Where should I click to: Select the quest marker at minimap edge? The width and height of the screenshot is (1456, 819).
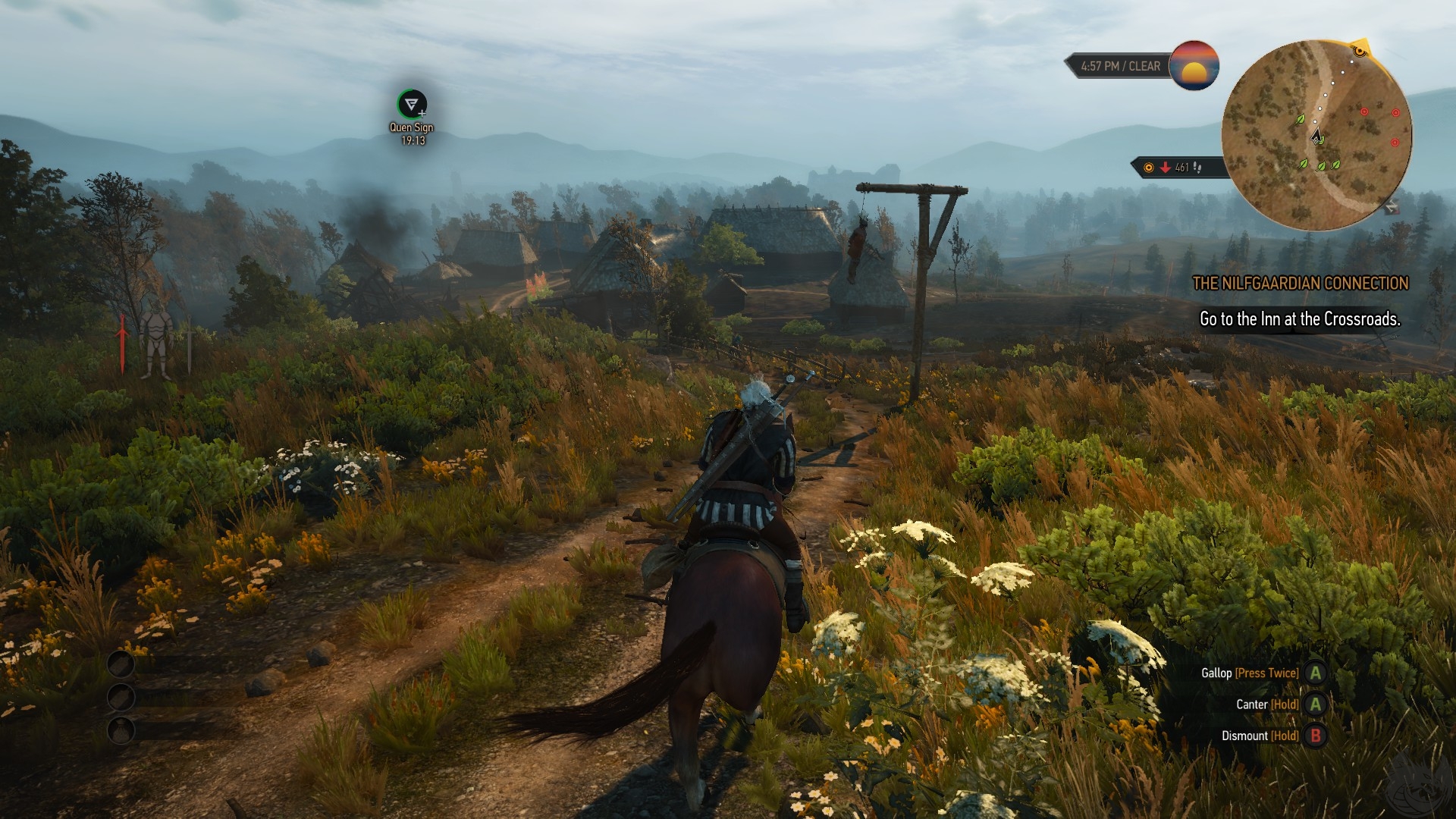point(1360,51)
